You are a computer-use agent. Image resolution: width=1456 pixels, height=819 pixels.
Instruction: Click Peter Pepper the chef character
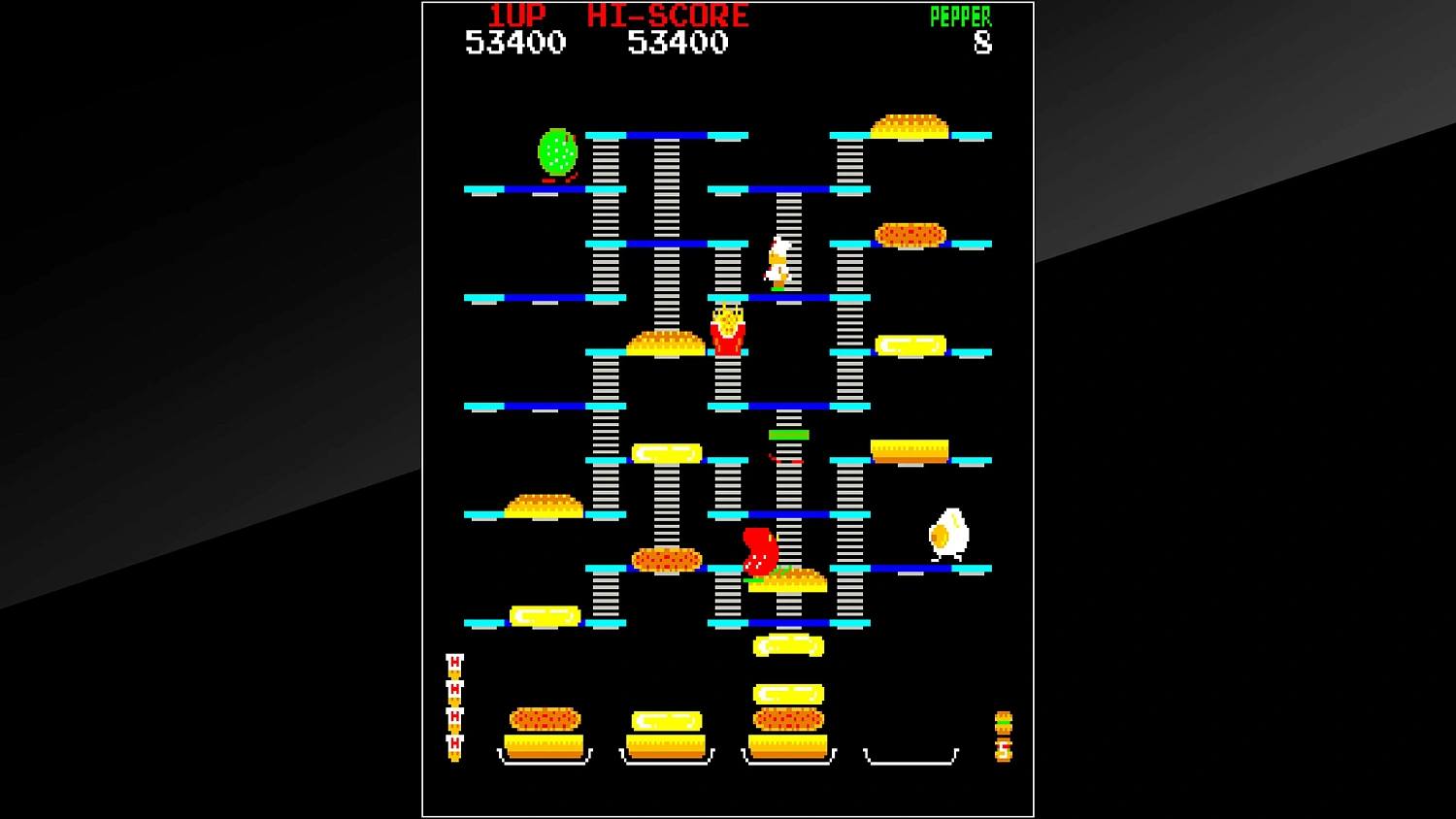pos(777,262)
